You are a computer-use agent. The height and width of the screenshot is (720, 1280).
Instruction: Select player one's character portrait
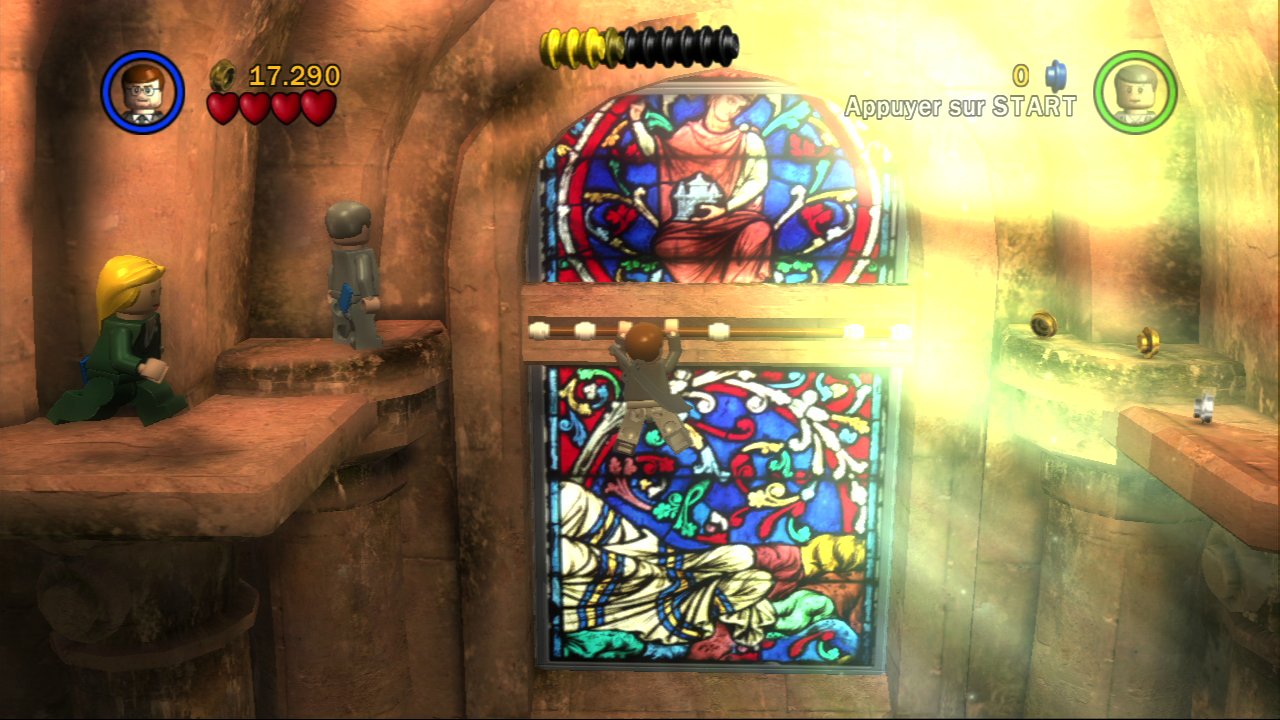[x=143, y=92]
